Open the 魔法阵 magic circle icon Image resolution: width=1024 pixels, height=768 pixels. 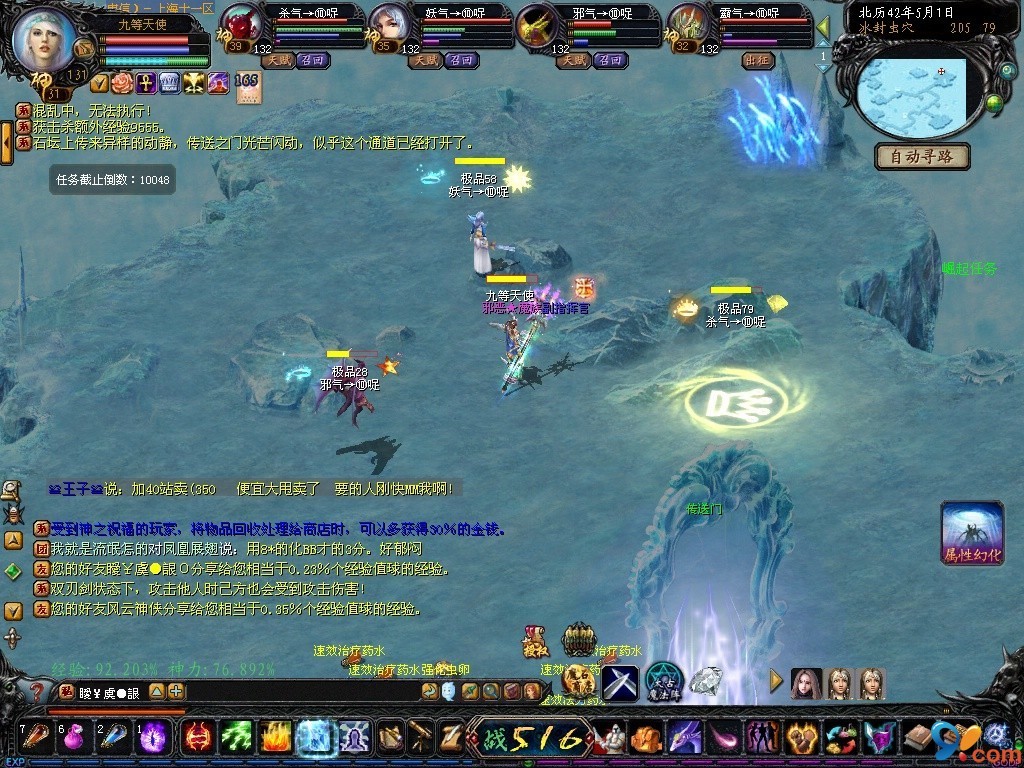(662, 680)
